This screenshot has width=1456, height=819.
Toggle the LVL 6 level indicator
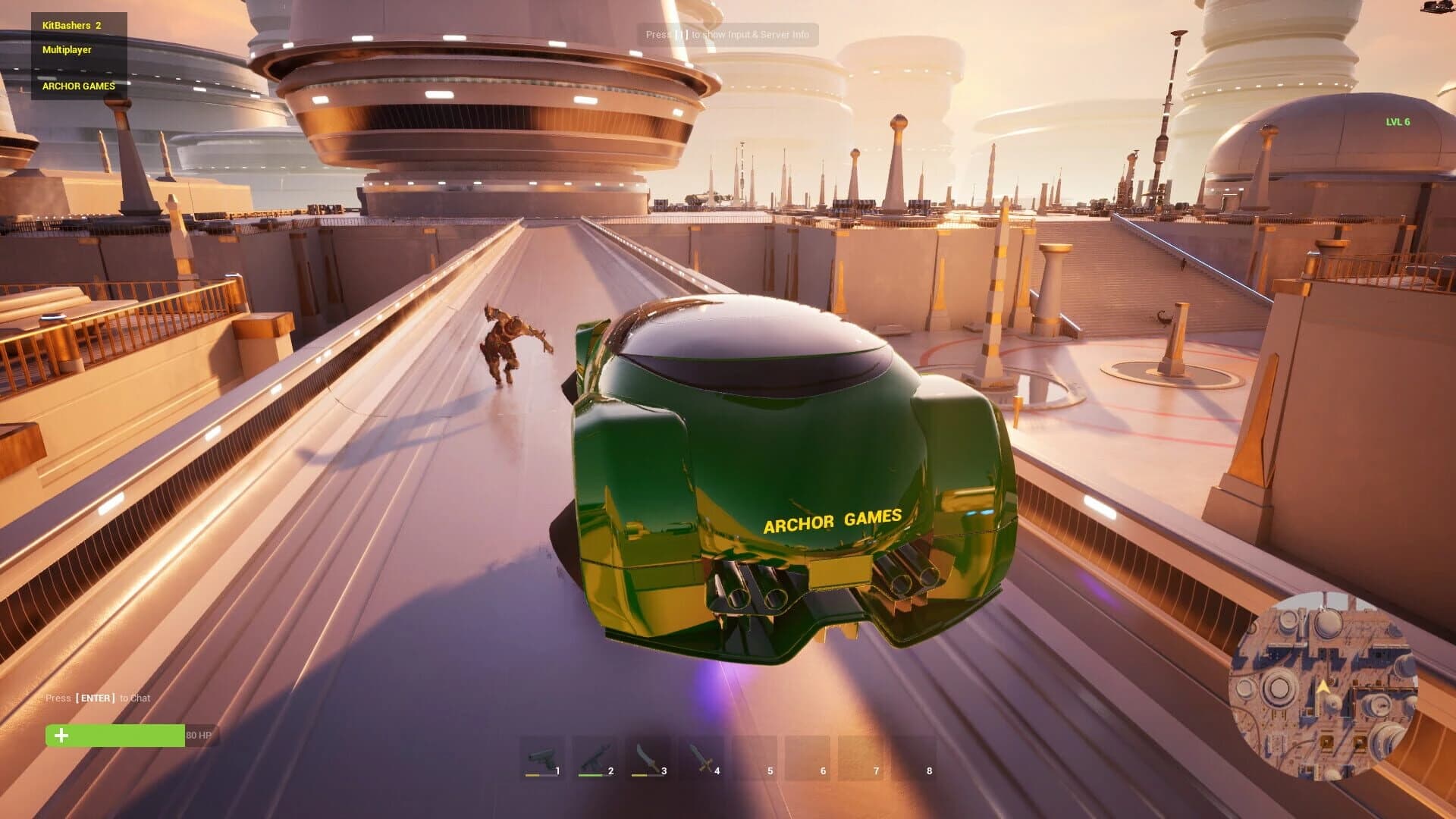click(1398, 121)
